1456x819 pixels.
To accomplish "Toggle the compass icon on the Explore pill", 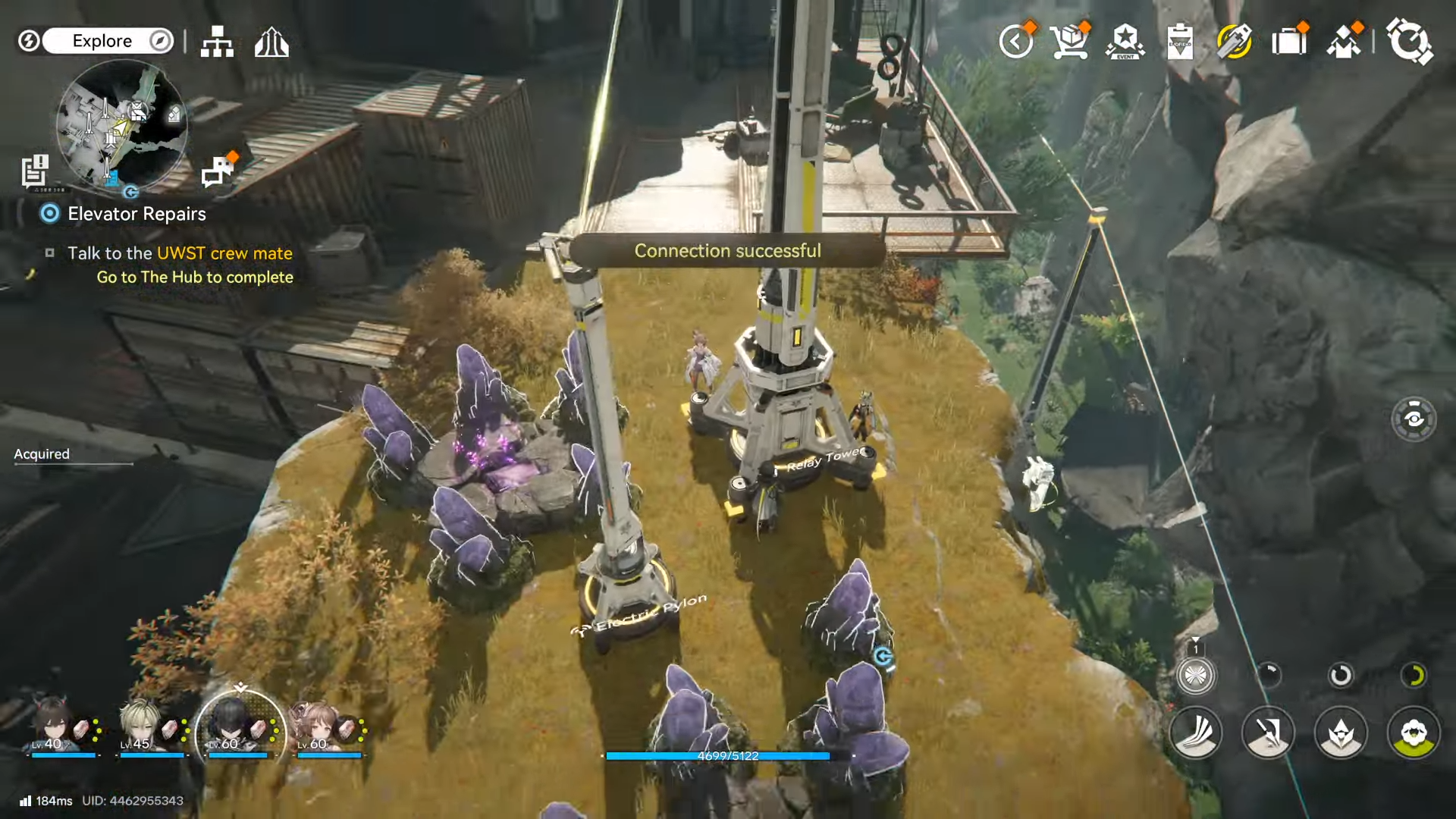I will (159, 41).
